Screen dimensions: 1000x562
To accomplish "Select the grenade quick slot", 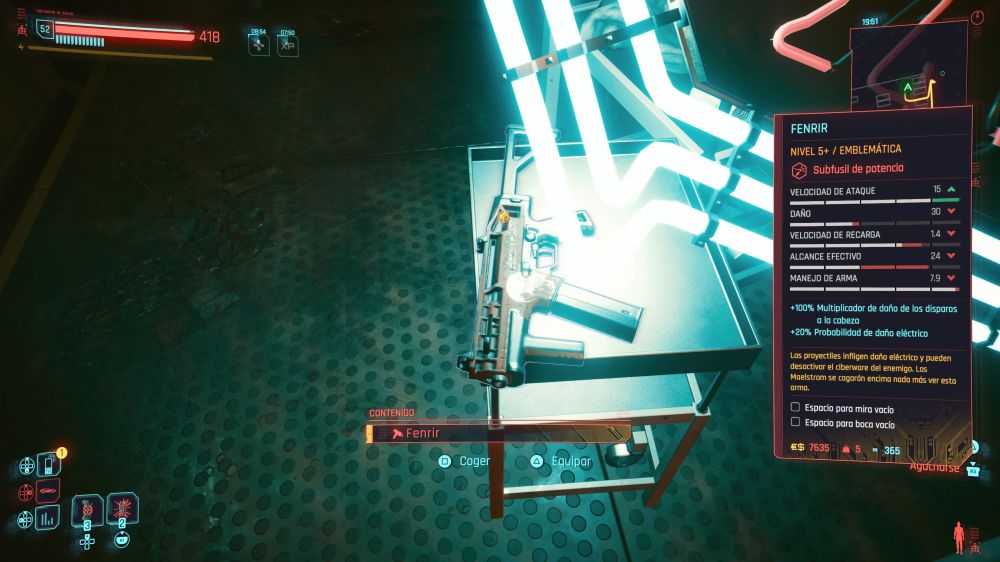I will click(x=123, y=509).
